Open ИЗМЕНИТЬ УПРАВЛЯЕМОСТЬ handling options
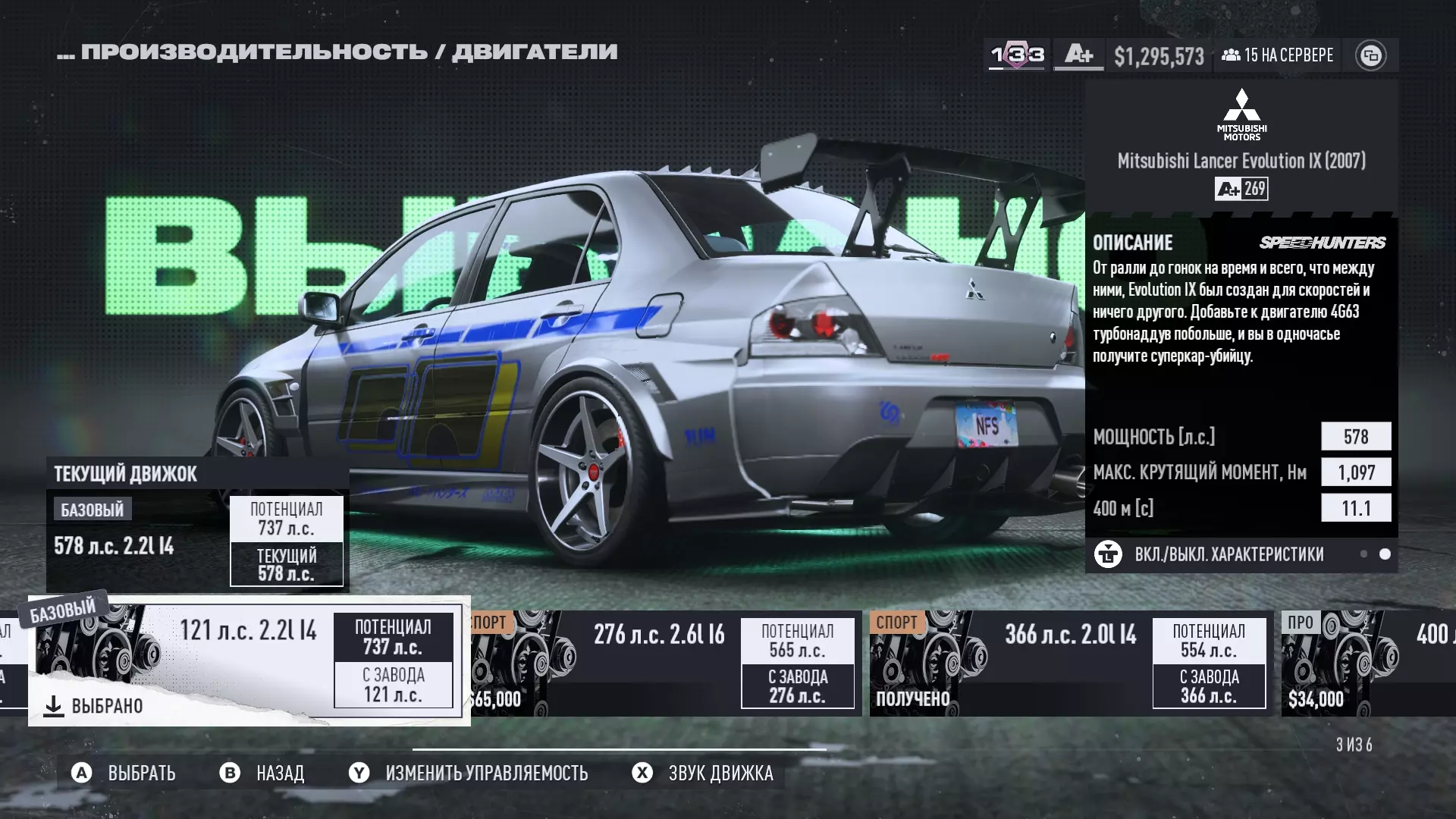 point(469,773)
